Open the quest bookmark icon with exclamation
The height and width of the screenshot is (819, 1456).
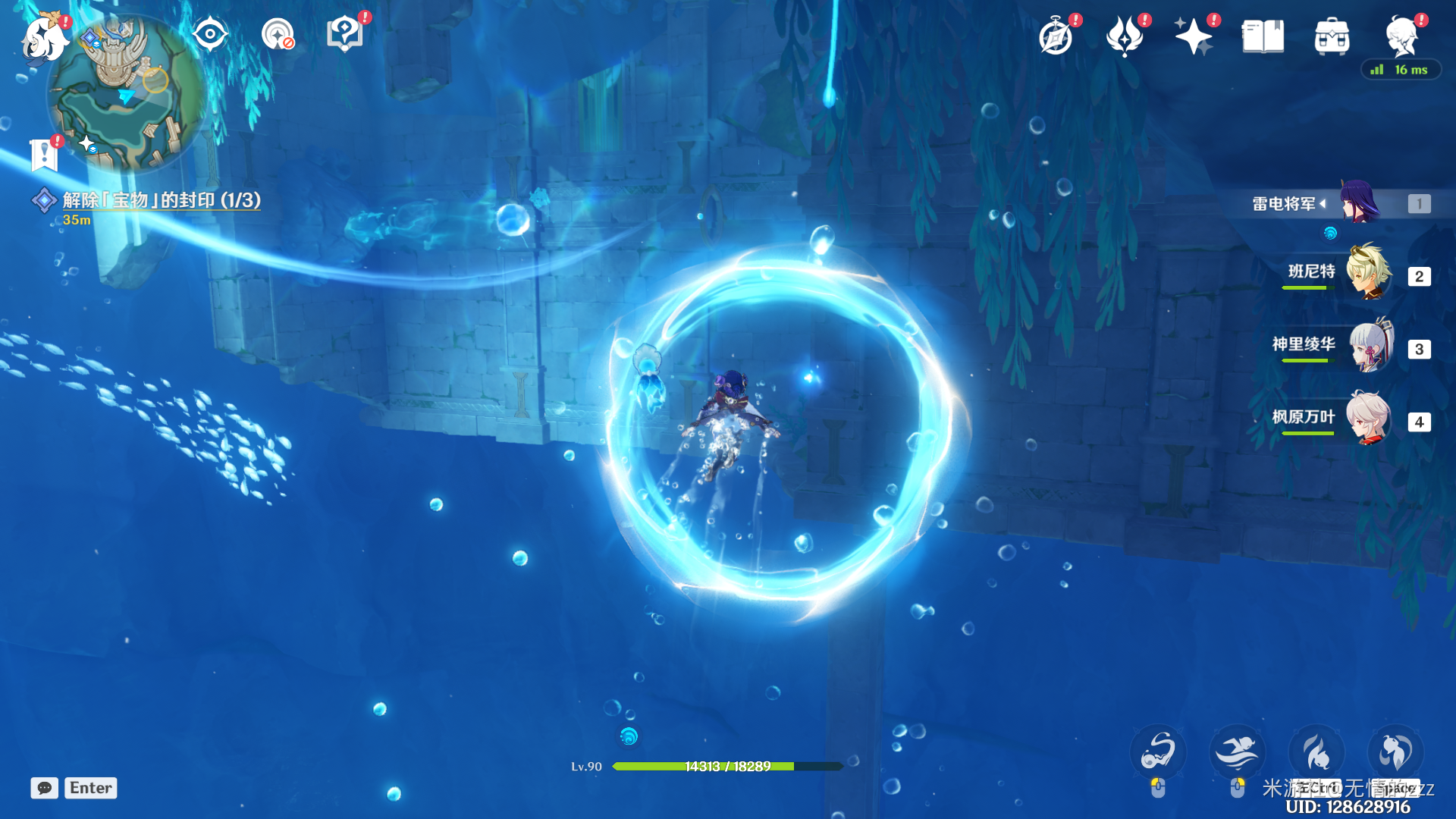click(45, 154)
